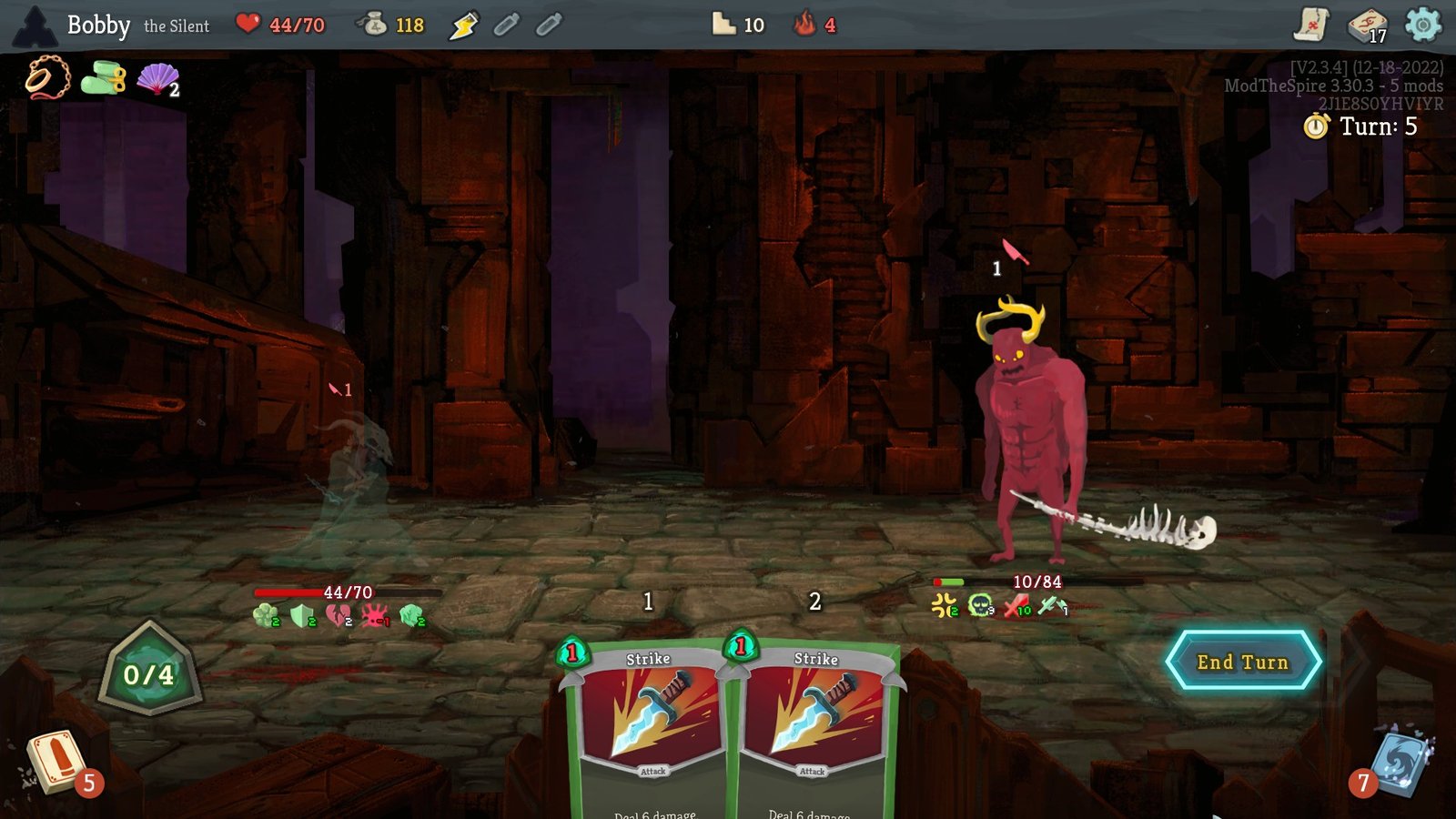Open the settings gear menu

pyautogui.click(x=1422, y=25)
